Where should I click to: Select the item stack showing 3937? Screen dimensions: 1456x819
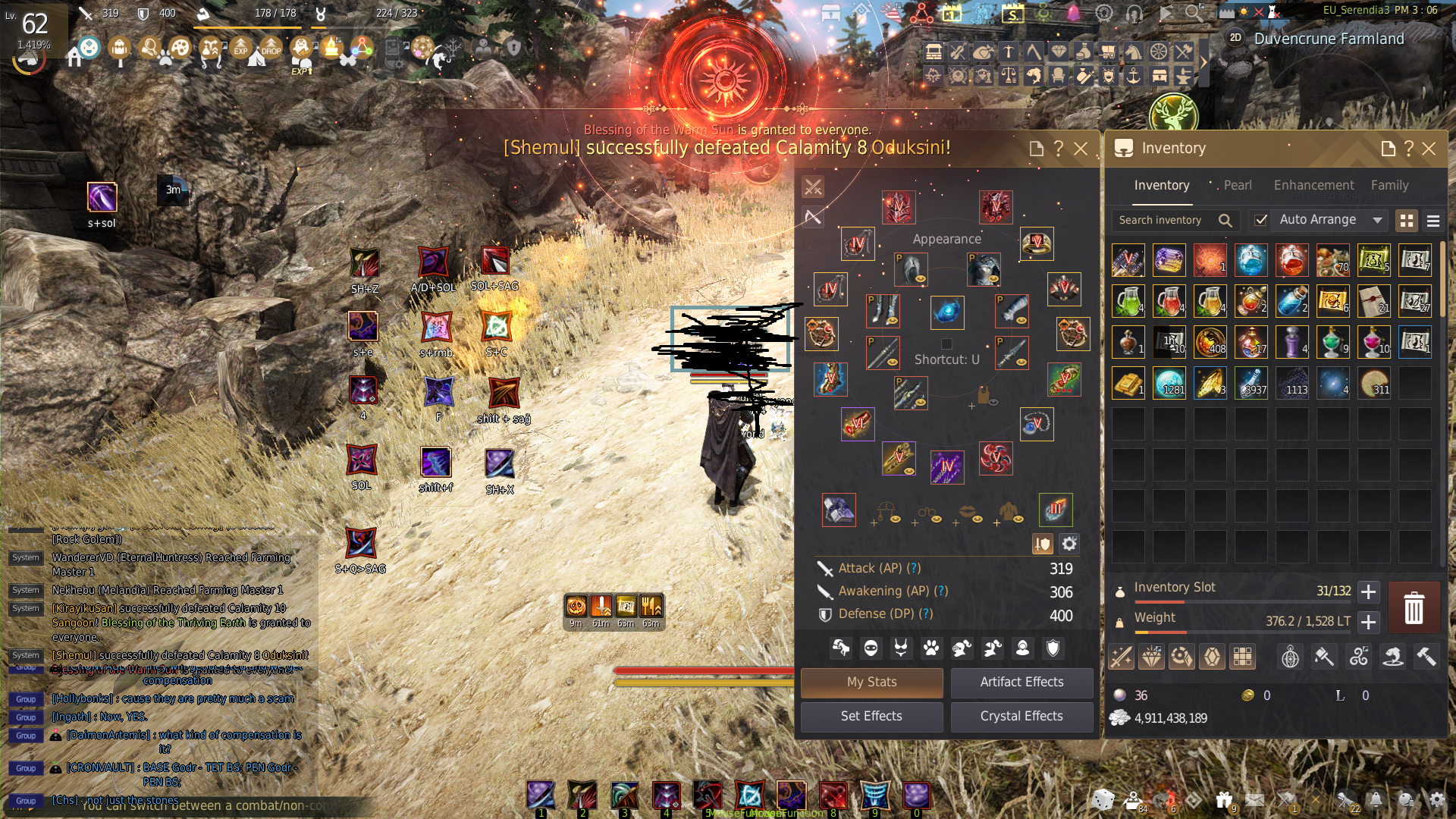click(x=1251, y=383)
